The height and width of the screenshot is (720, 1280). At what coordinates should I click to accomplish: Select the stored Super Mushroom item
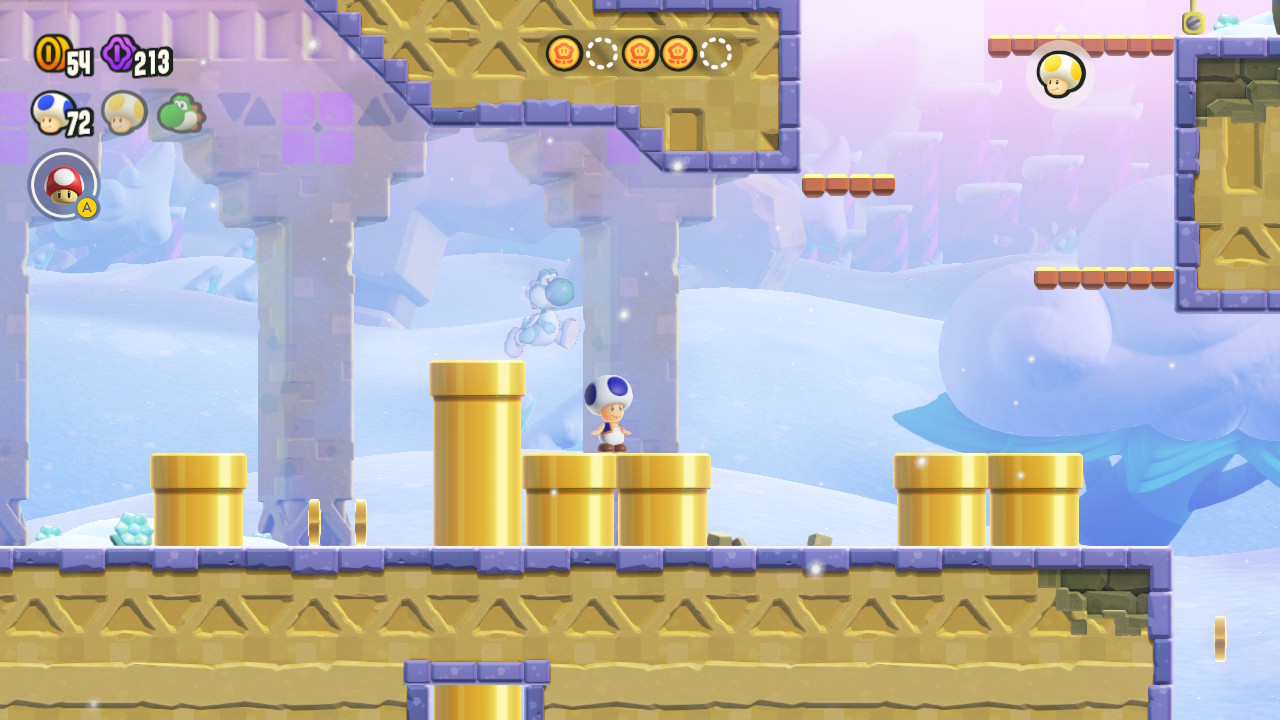64,185
